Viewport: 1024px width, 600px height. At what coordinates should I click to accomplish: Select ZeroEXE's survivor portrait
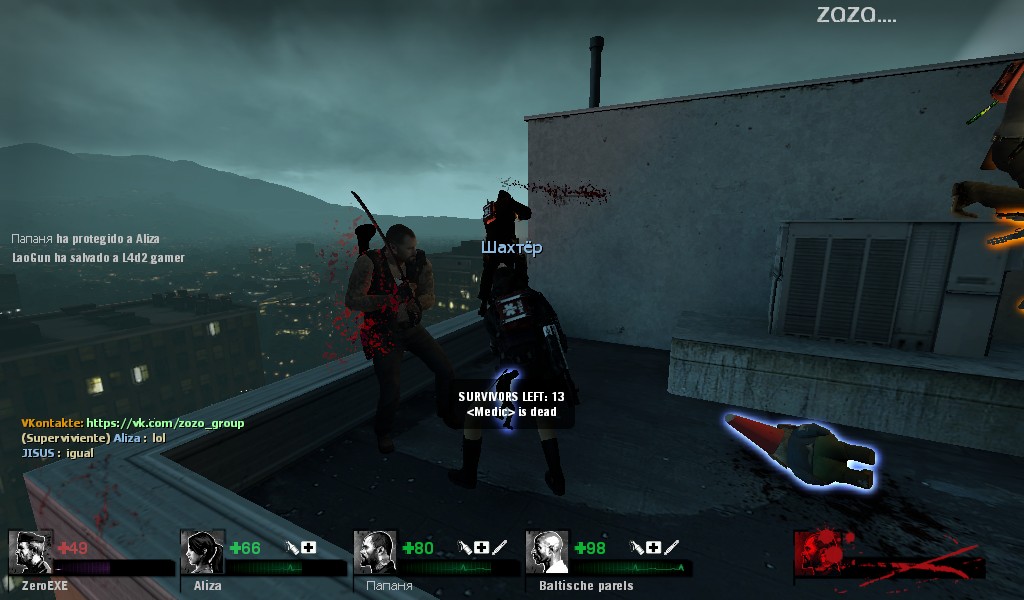tap(30, 552)
